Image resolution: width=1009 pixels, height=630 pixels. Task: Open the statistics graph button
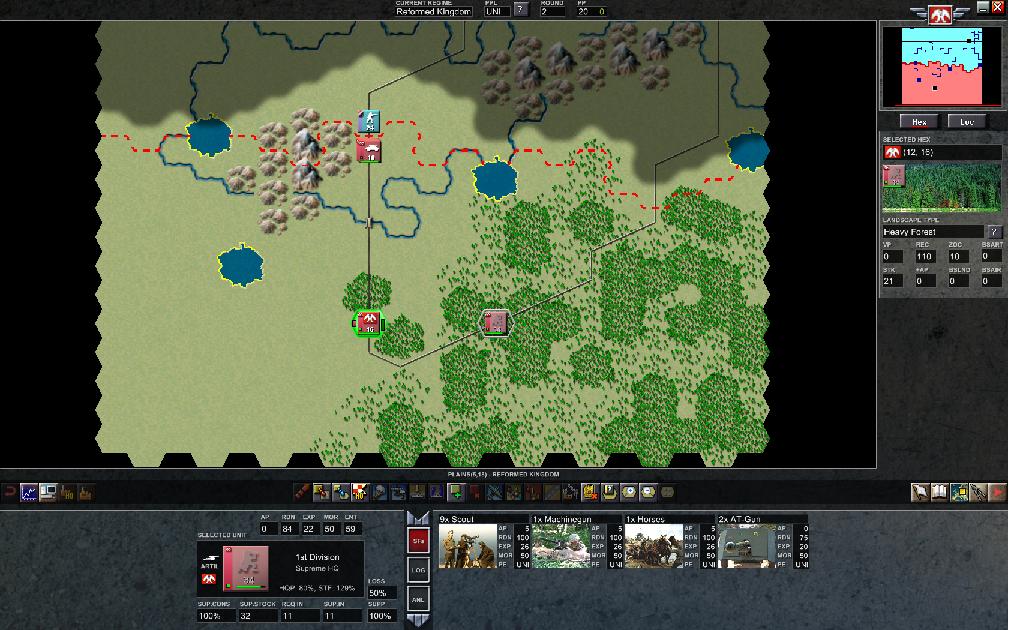tap(29, 492)
